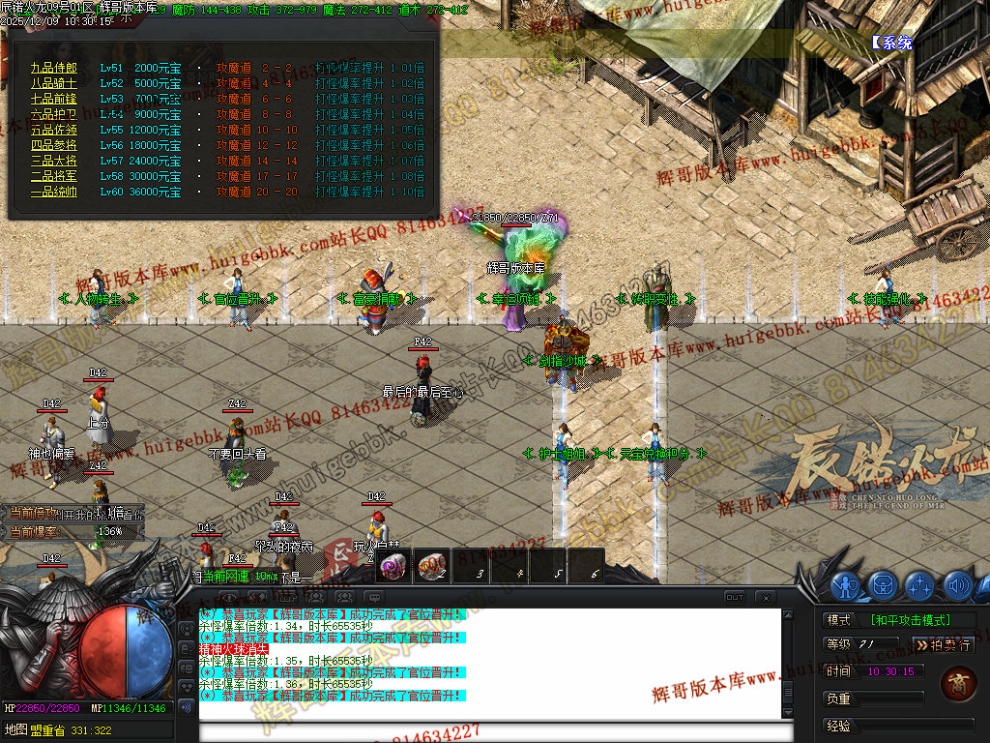Image resolution: width=990 pixels, height=743 pixels.
Task: Toggle sound with the speaker icon
Action: click(957, 585)
